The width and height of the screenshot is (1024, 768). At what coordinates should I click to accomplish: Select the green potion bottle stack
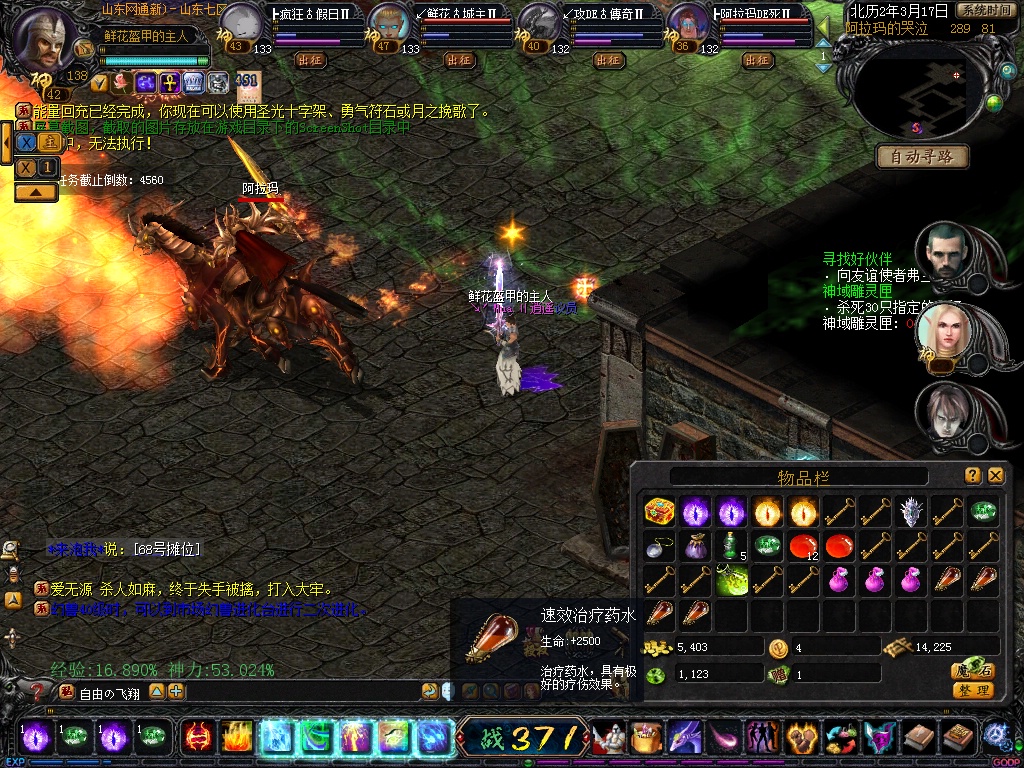point(730,546)
